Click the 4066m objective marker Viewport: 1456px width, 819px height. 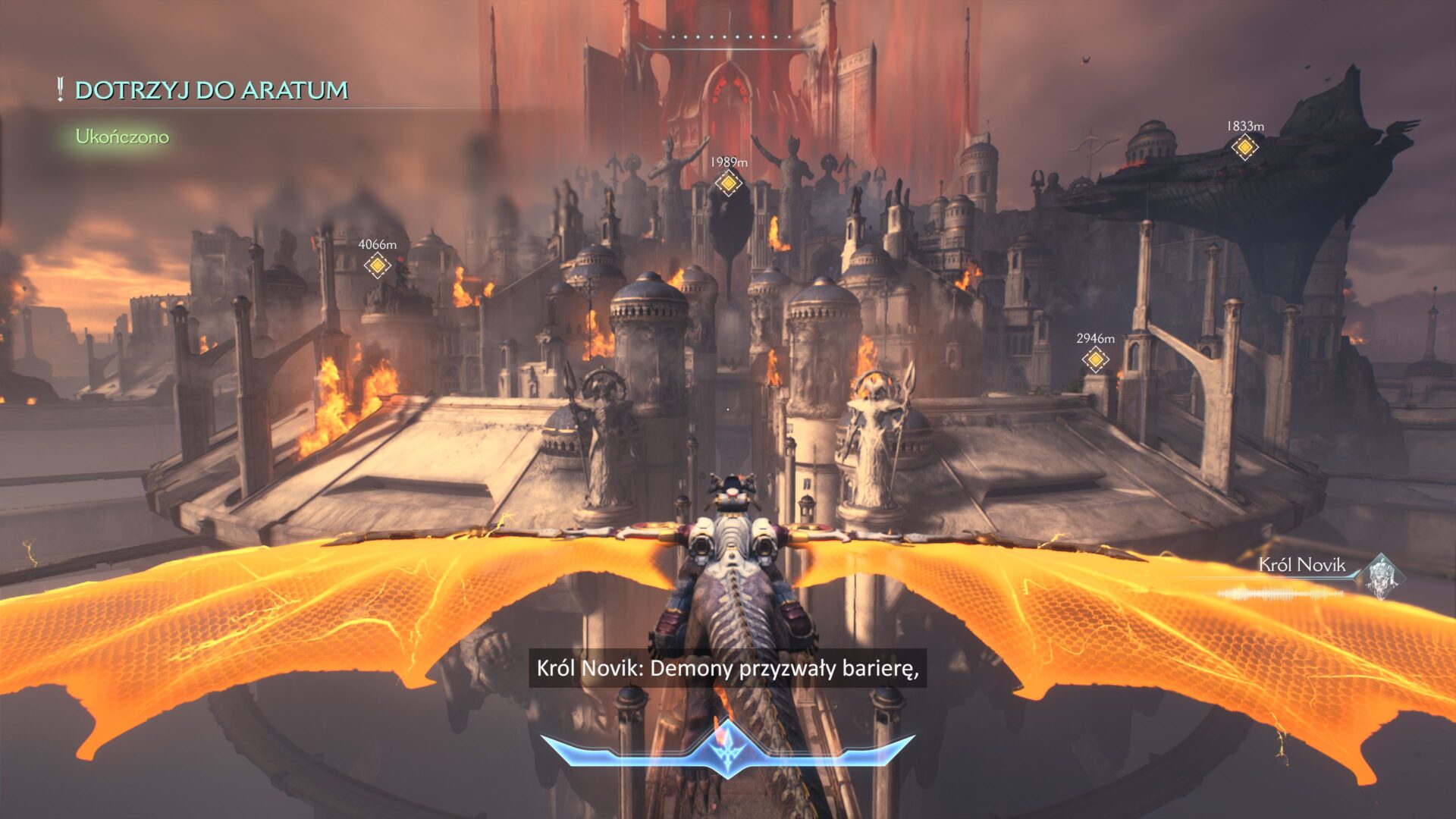pyautogui.click(x=377, y=265)
